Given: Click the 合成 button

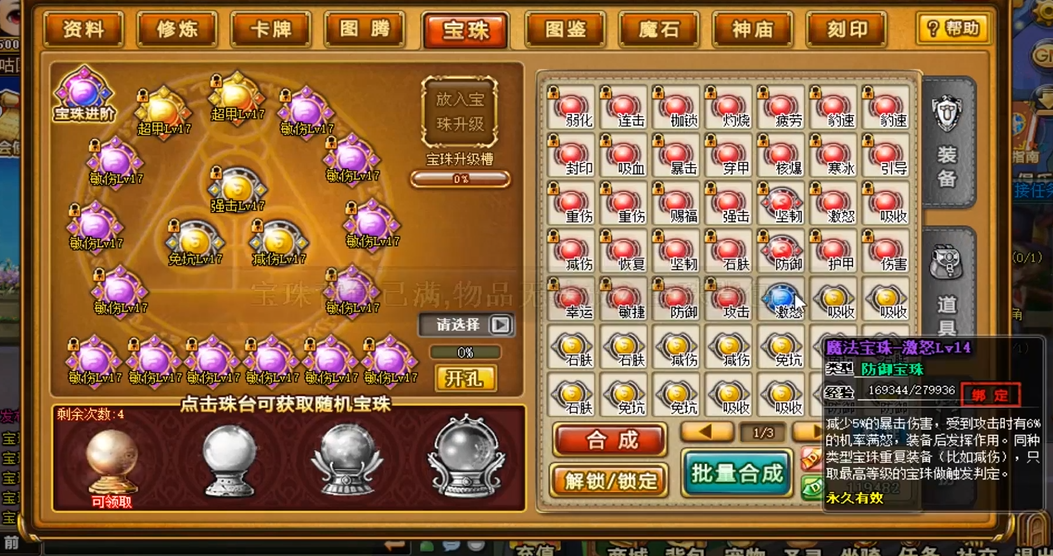Looking at the screenshot, I should coord(611,439).
